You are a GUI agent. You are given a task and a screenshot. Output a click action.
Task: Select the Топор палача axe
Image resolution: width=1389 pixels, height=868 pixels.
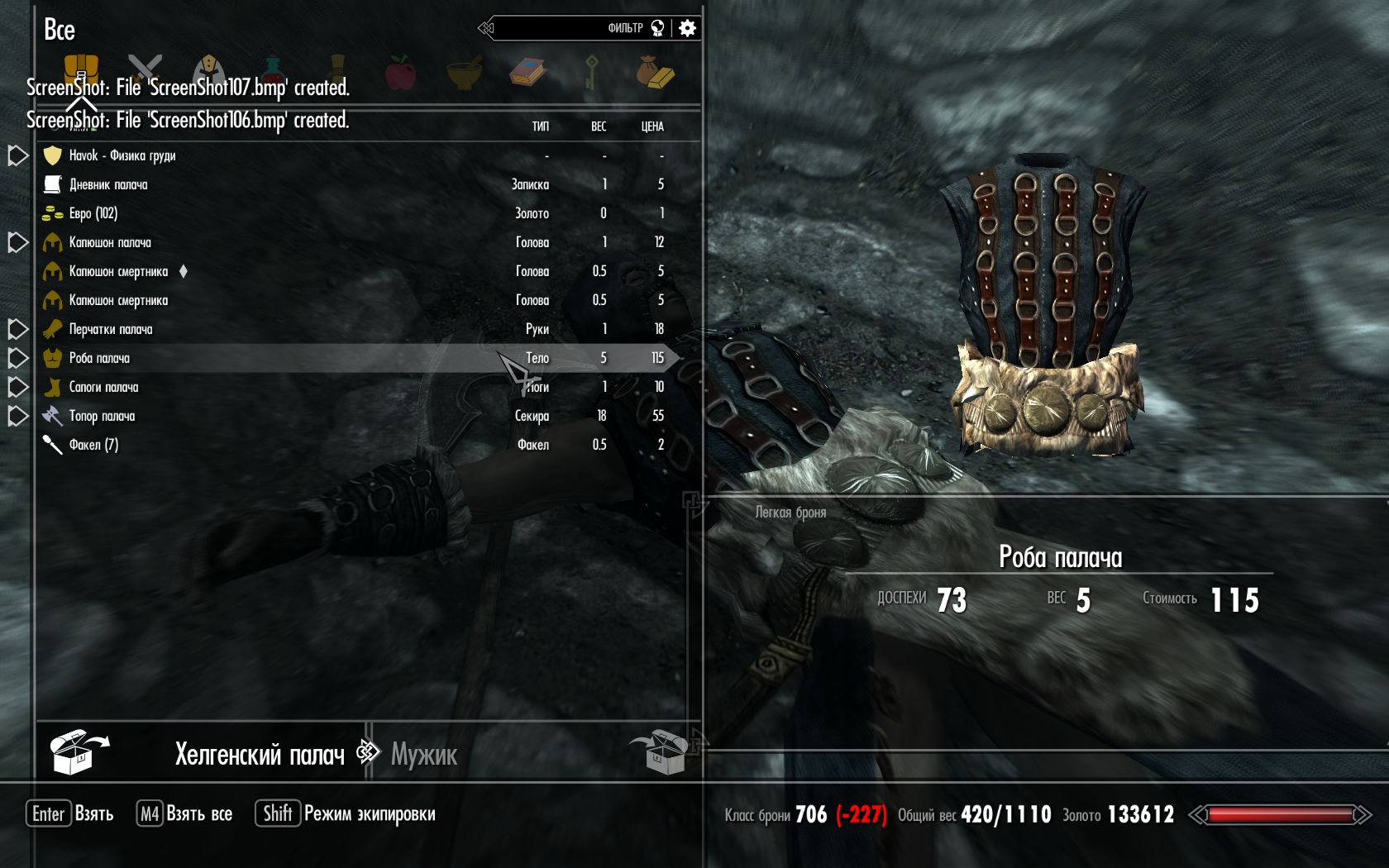click(102, 416)
